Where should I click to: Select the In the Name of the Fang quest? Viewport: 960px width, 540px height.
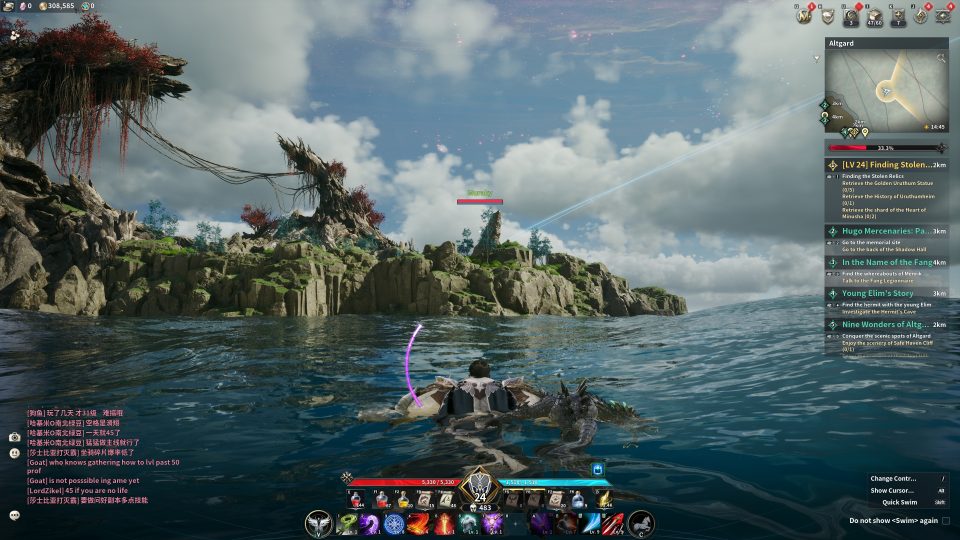pyautogui.click(x=886, y=262)
